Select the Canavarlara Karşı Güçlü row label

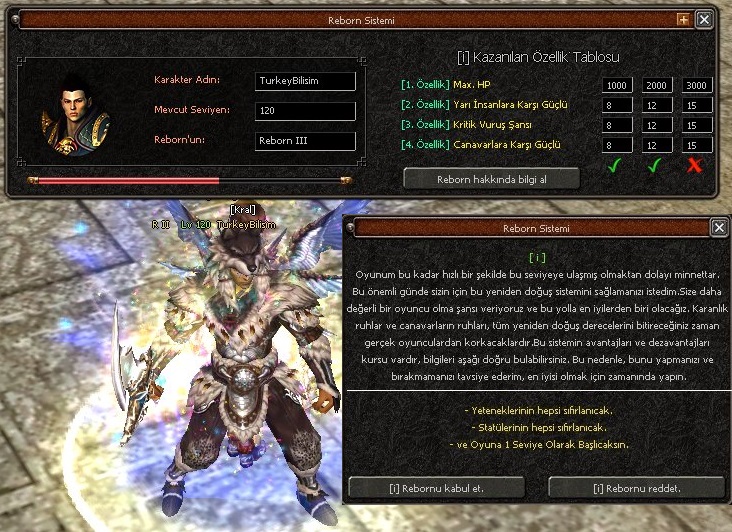(480, 145)
